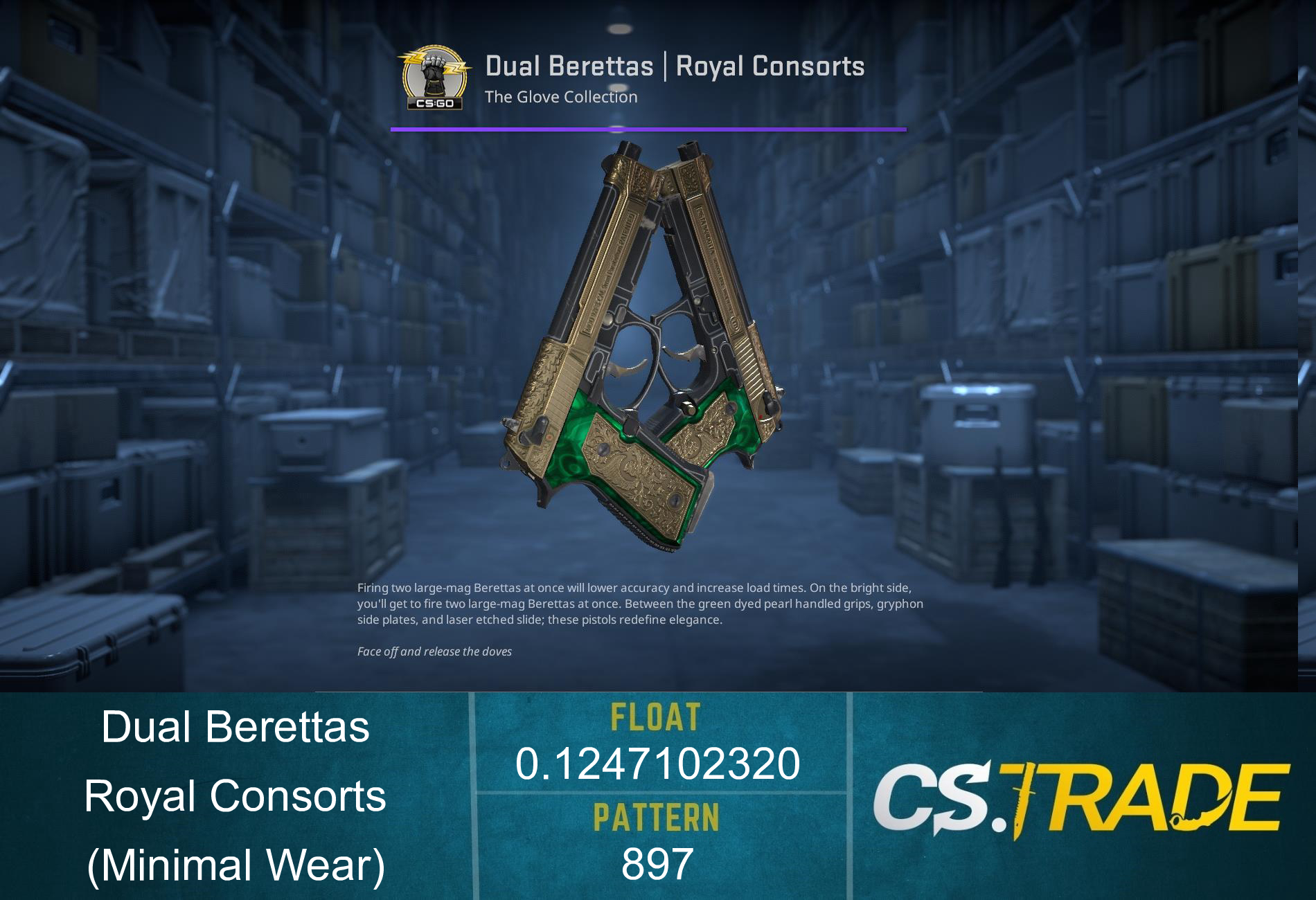Screen dimensions: 1316x900
Task: Switch to The Glove Collection entry
Action: 561,97
